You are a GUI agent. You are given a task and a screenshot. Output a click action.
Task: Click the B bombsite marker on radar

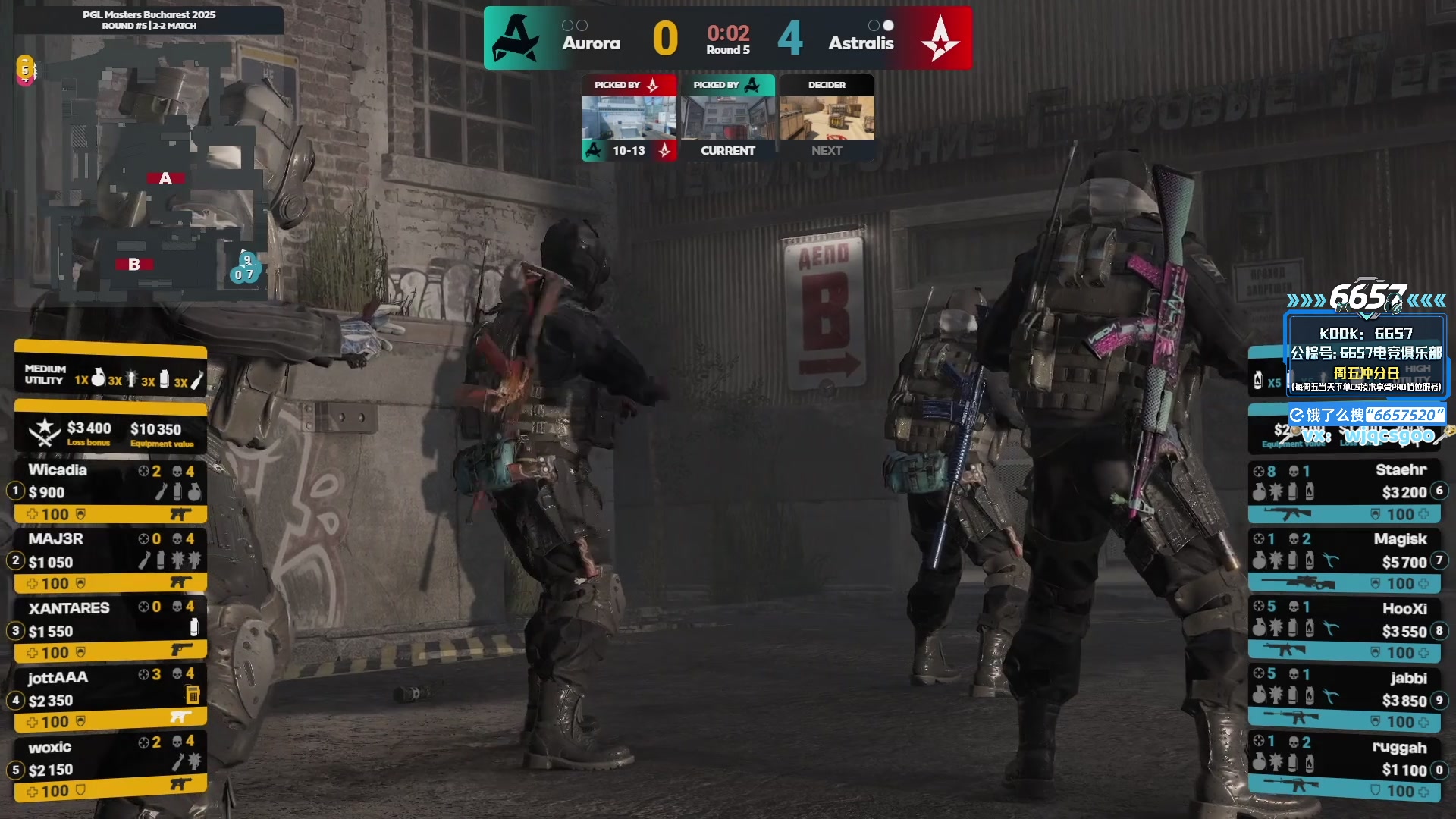click(x=134, y=264)
